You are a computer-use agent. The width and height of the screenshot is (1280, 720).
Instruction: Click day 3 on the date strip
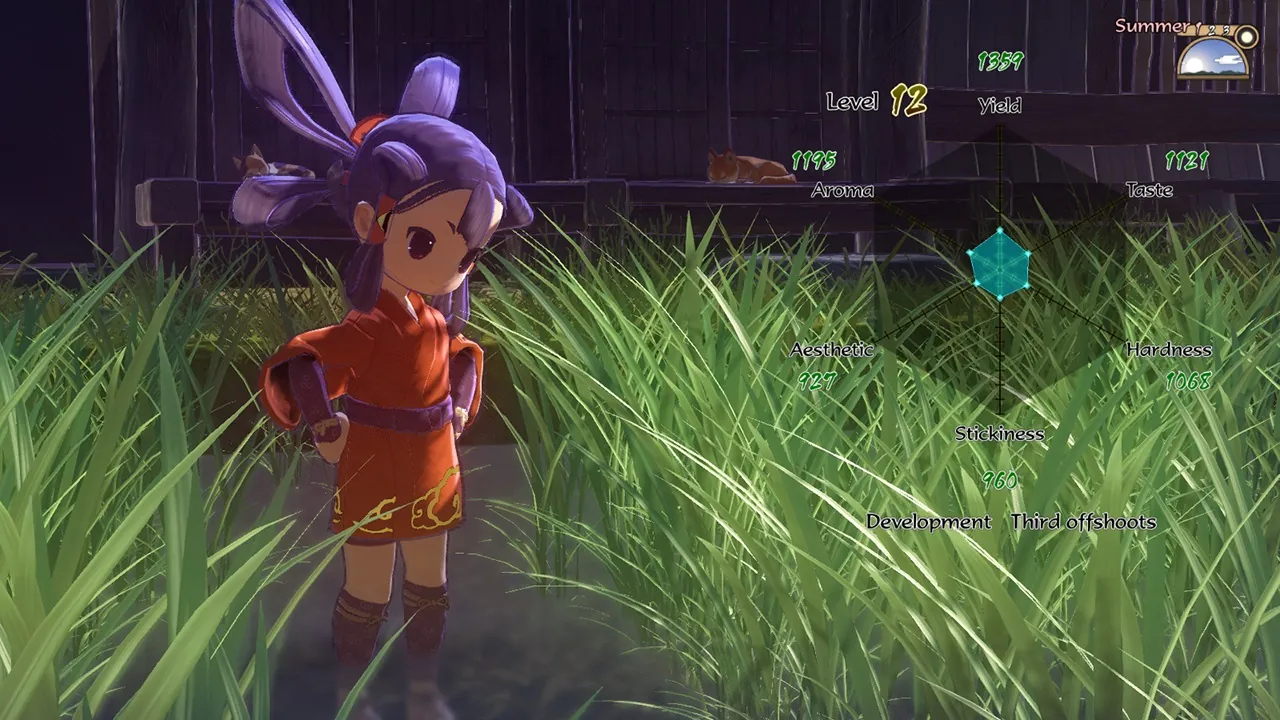pos(1227,30)
